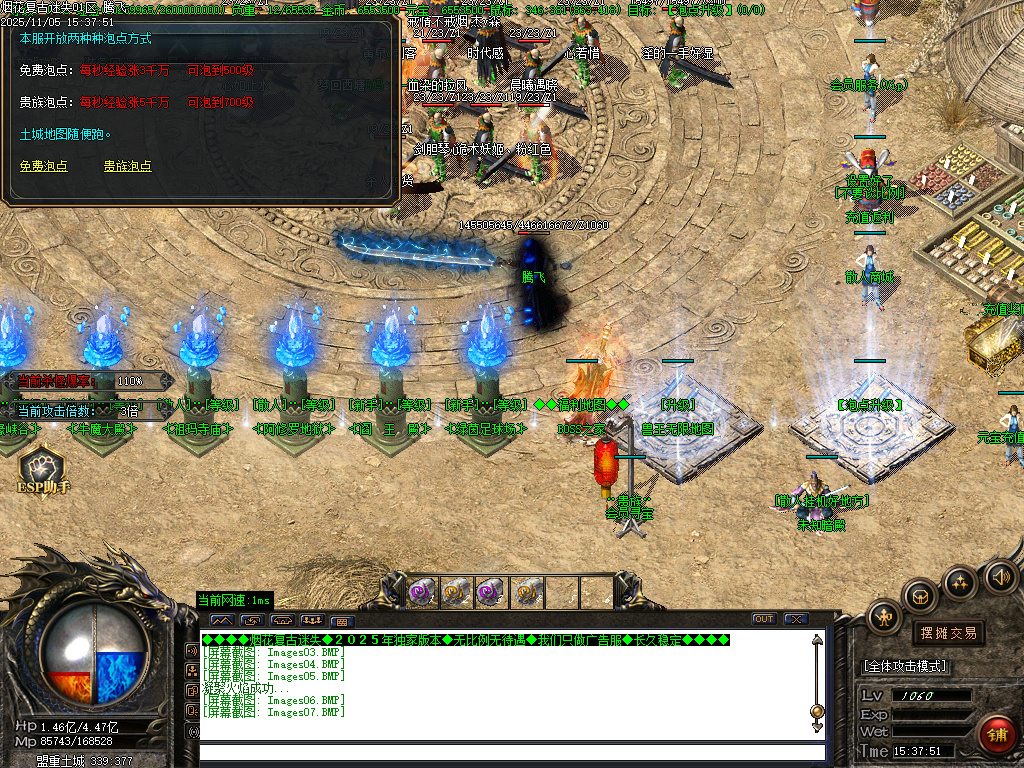
Task: Click the top speaker icon beside chat
Action: point(193,650)
